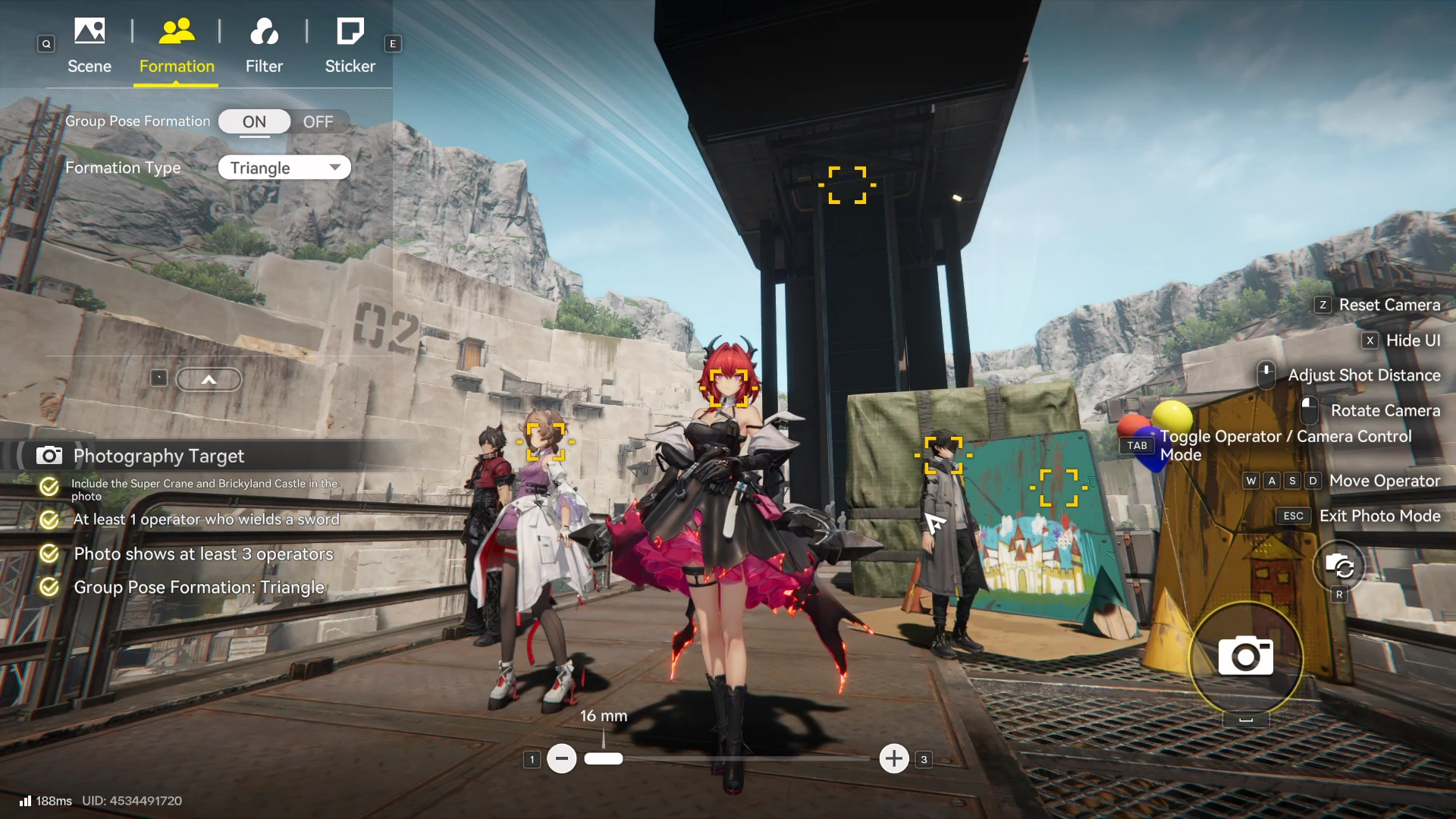Decrease focal length with the minus button
The height and width of the screenshot is (819, 1456).
[562, 758]
